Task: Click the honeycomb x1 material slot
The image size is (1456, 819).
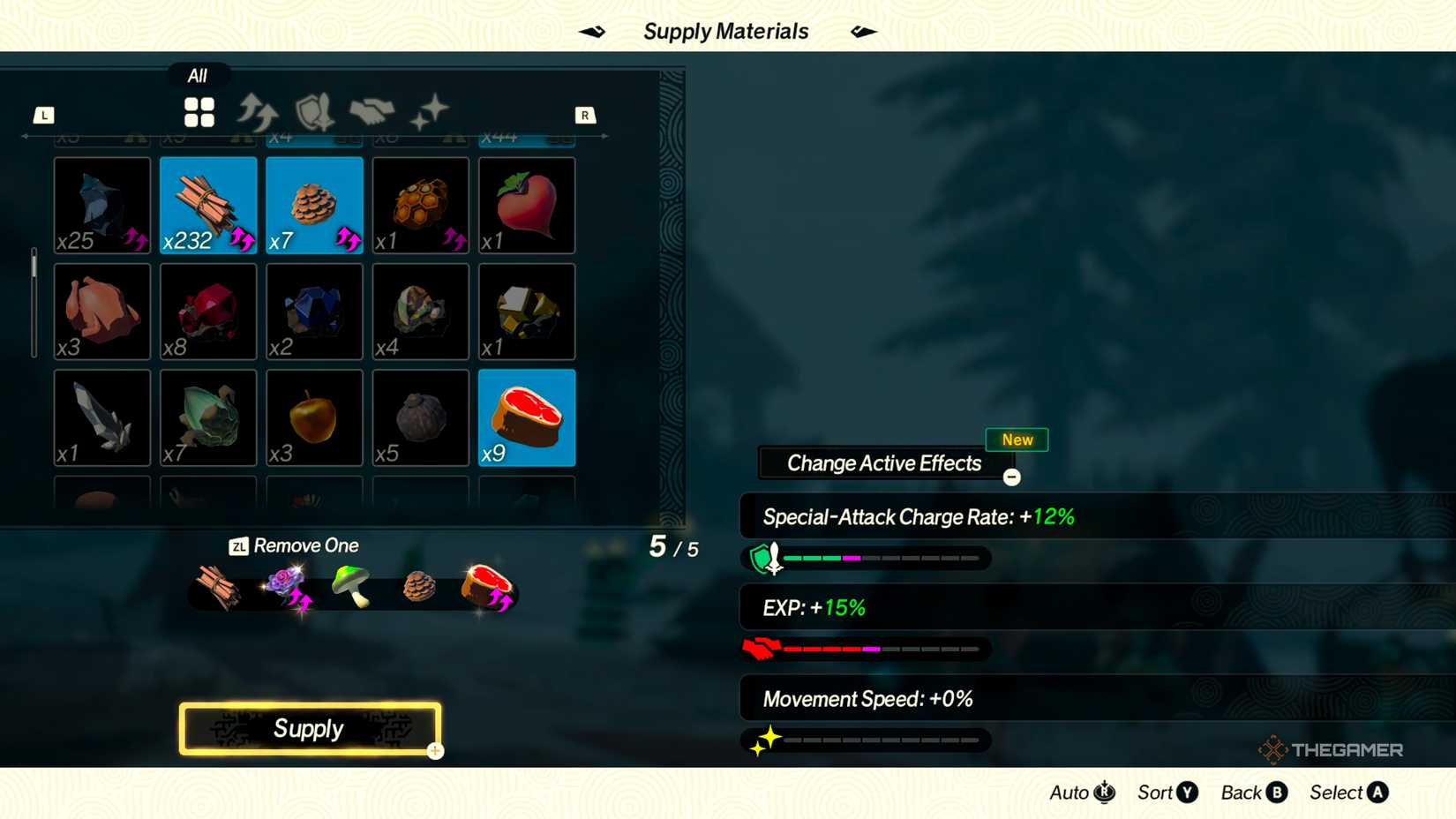Action: click(420, 205)
